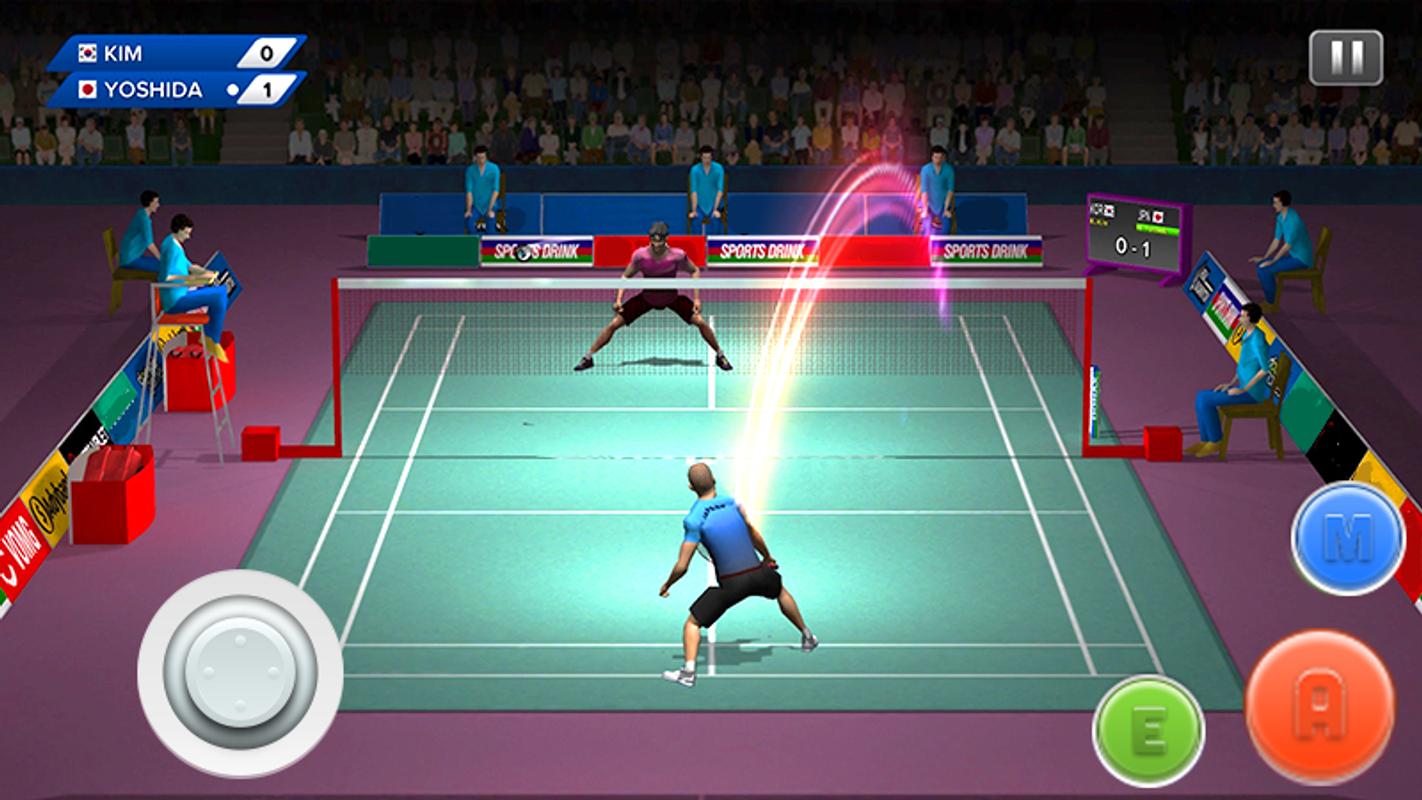Tap the green E action button
Viewport: 1422px width, 800px height.
pos(1148,730)
